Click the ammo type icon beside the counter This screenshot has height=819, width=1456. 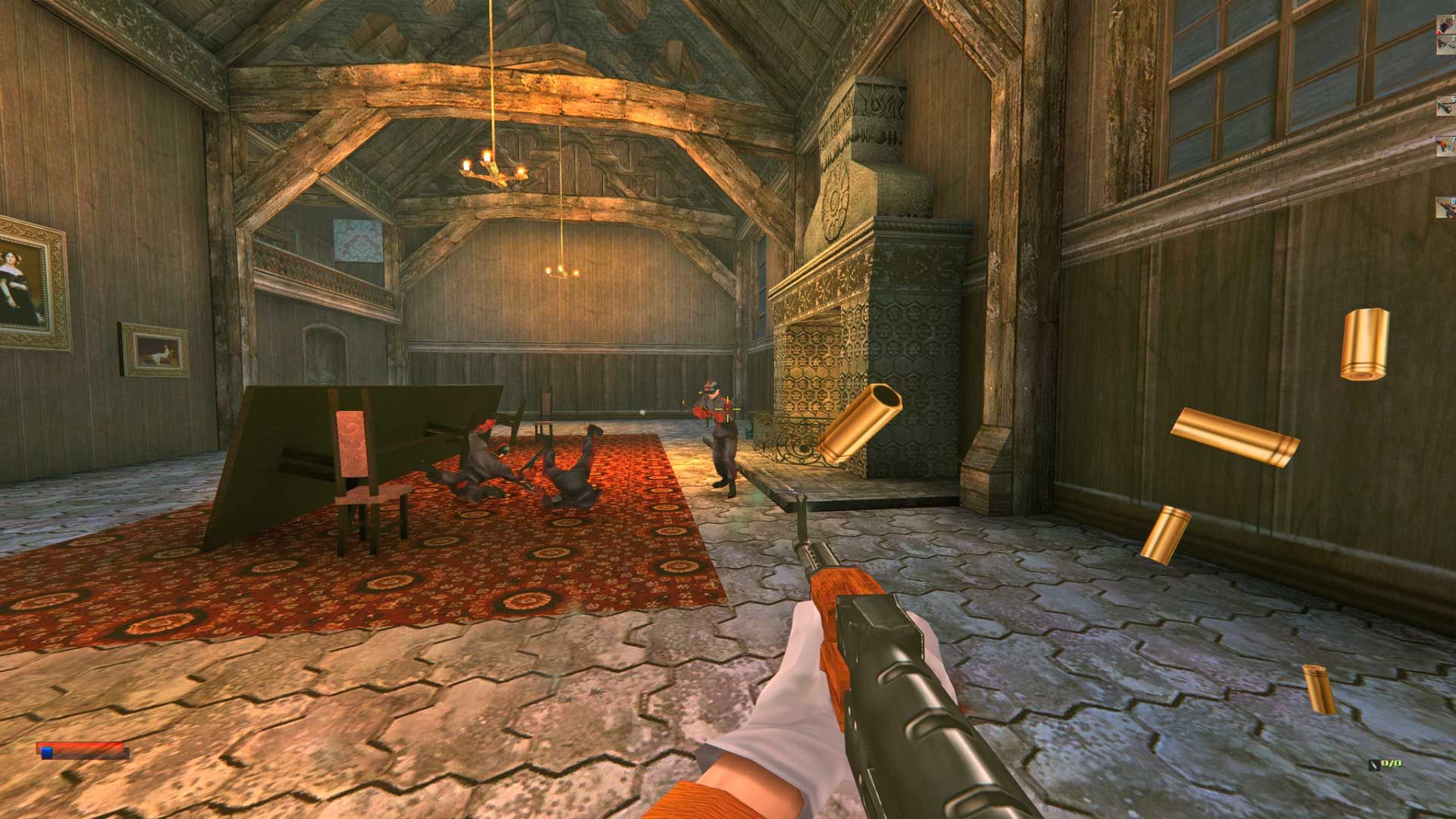[1374, 765]
